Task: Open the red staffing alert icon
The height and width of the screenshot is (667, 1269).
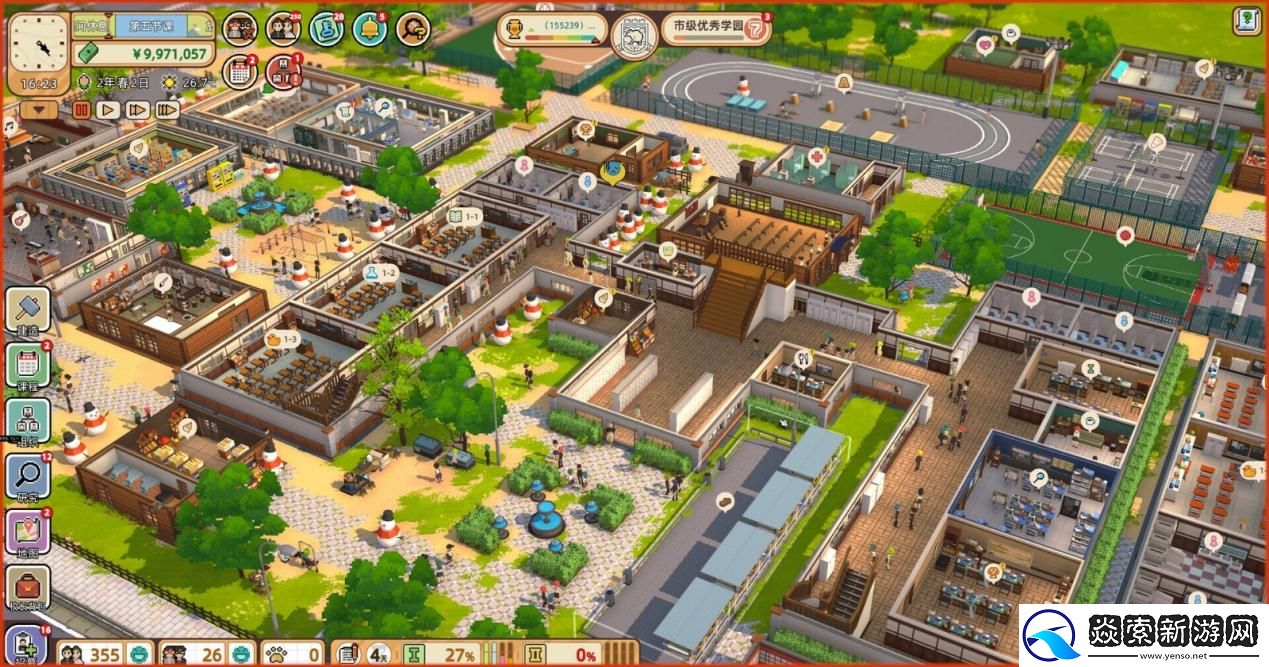Action: [x=283, y=71]
